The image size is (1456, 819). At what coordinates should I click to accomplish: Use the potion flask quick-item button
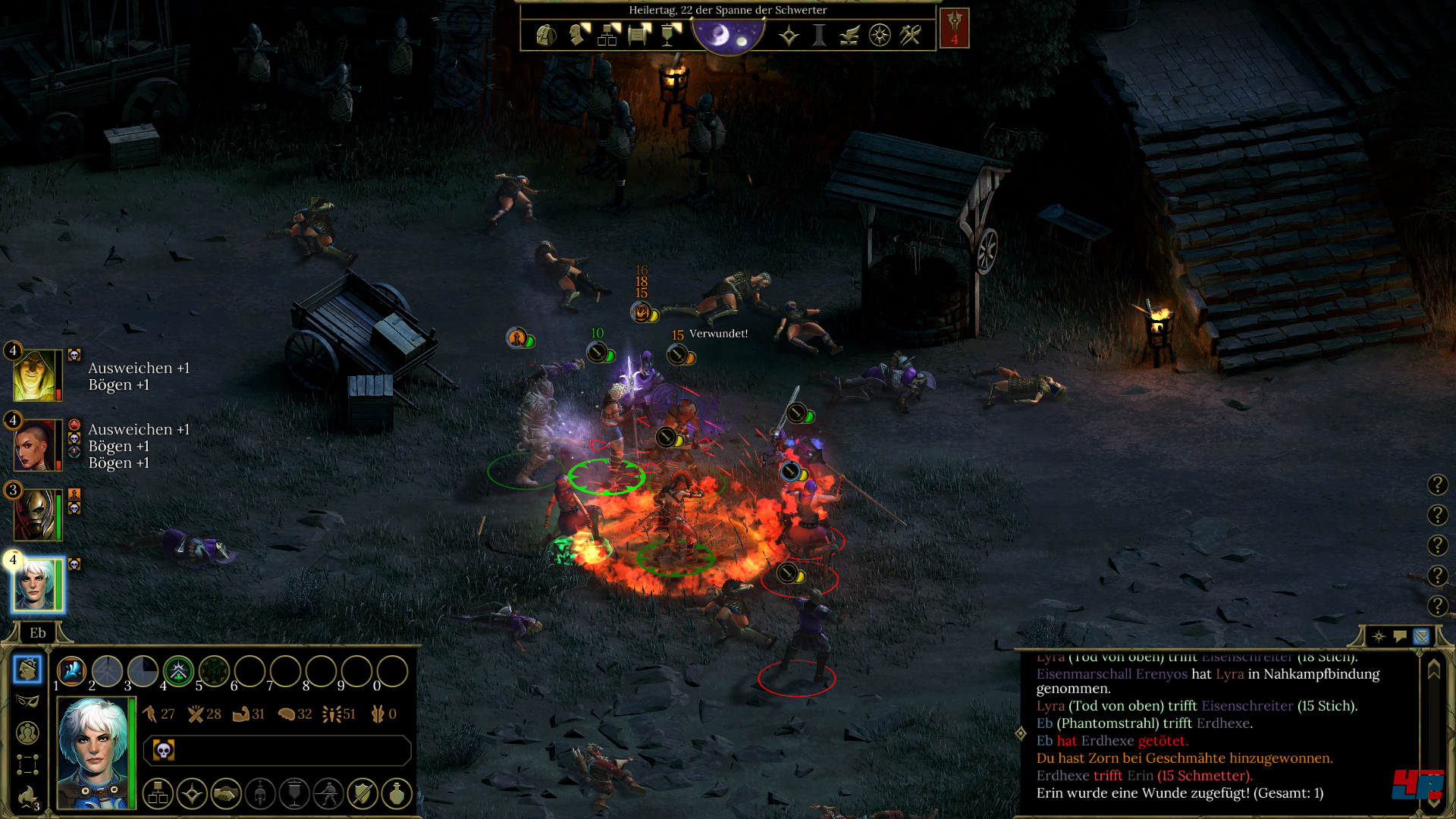(x=397, y=794)
